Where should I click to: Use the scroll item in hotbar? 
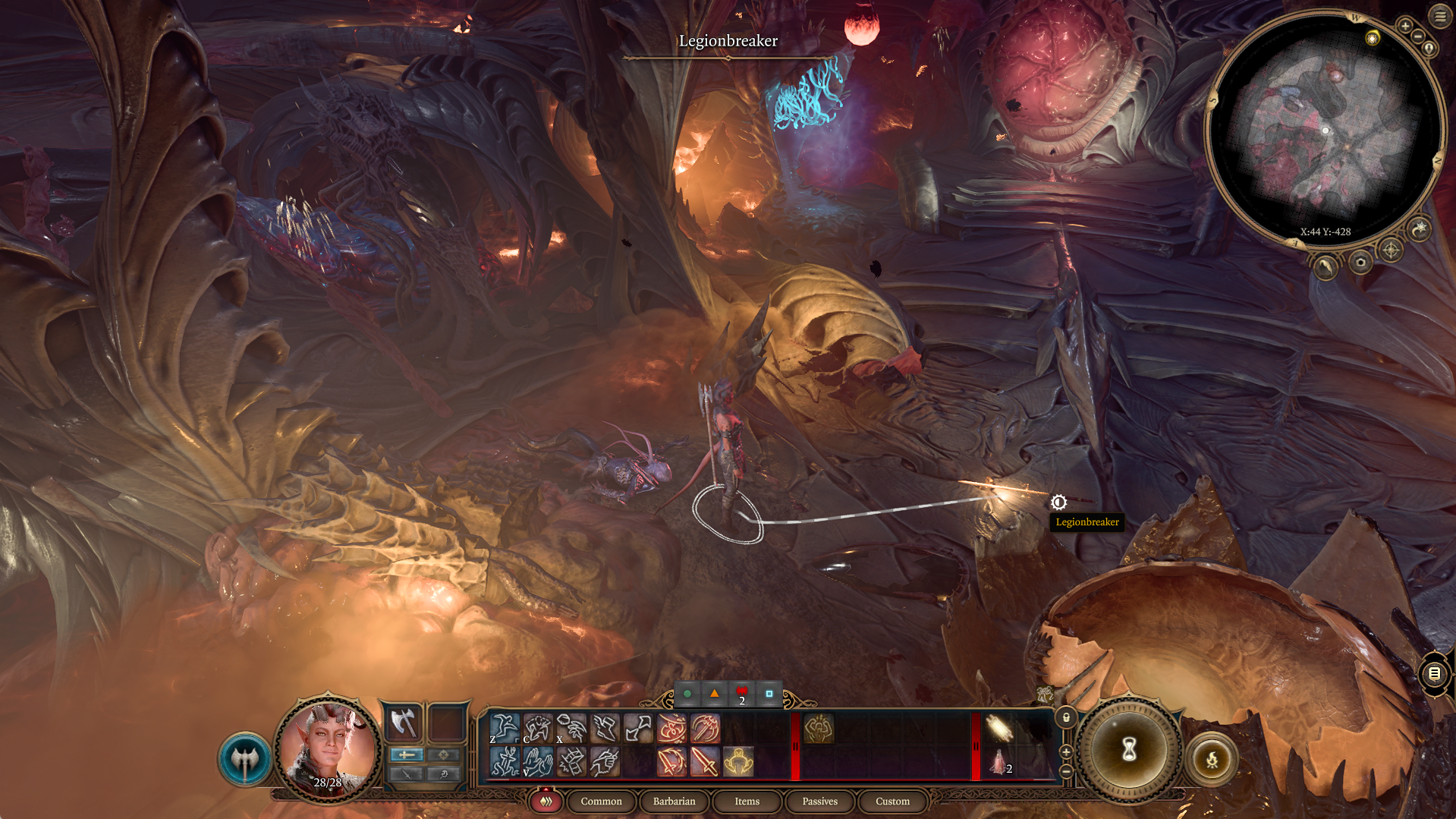pos(999,728)
